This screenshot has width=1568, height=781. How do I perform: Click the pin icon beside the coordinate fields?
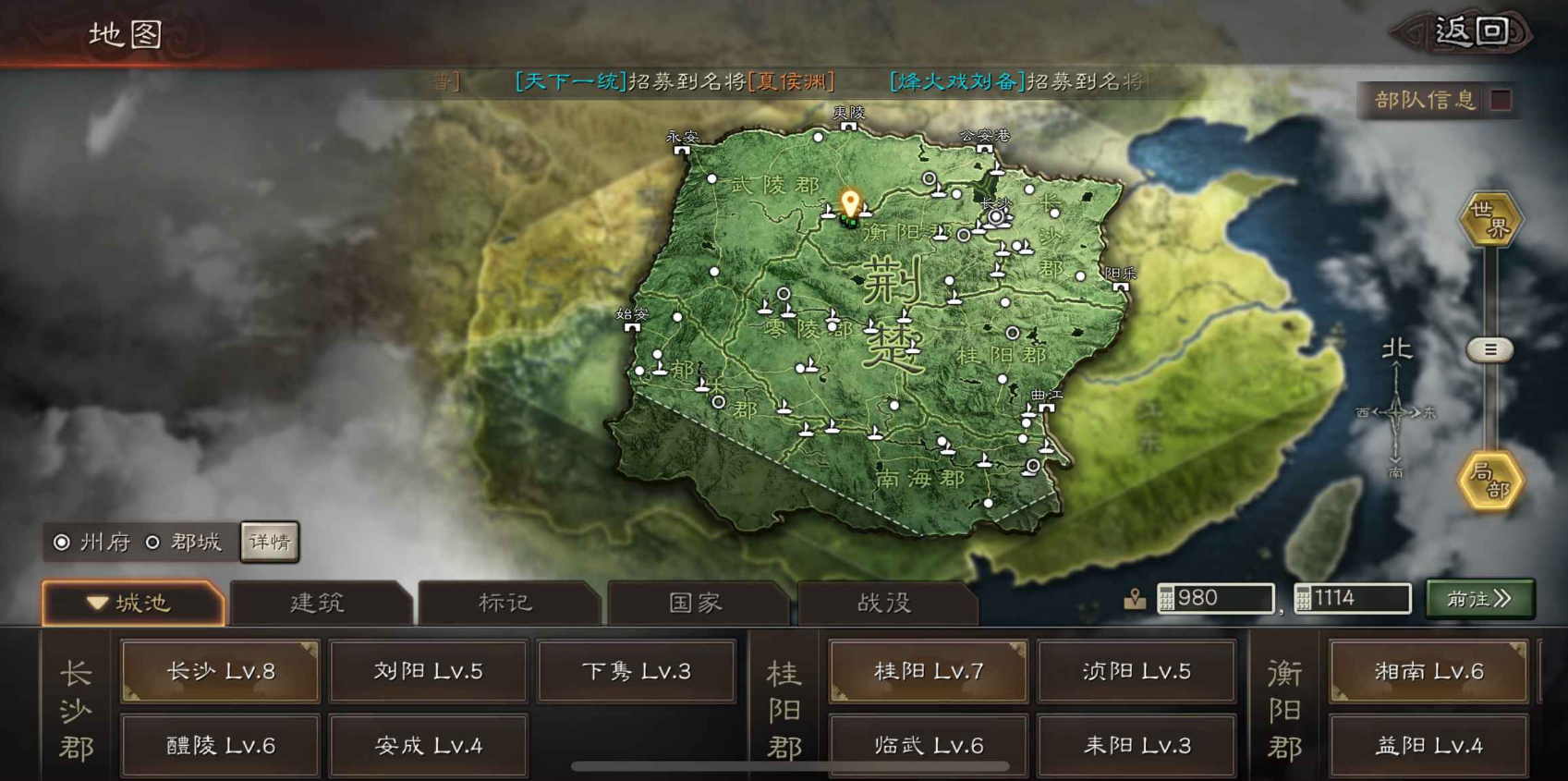1137,598
